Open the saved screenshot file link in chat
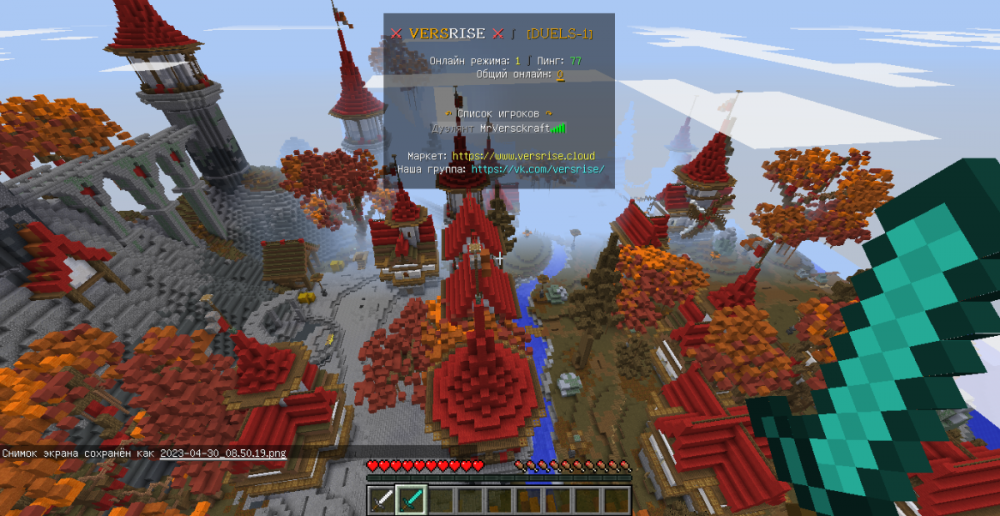 (223, 454)
